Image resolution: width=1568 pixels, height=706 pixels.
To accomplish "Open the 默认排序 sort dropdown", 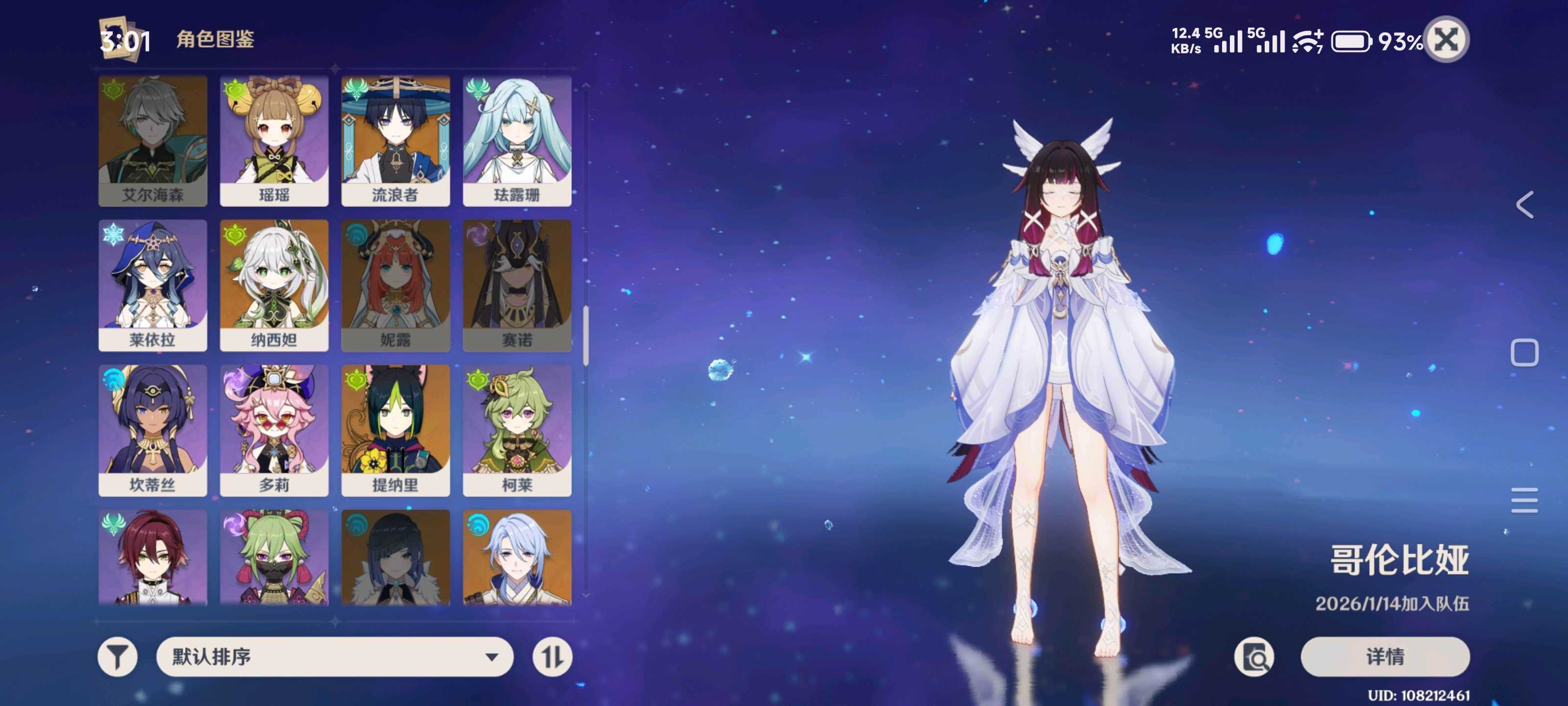I will [334, 656].
